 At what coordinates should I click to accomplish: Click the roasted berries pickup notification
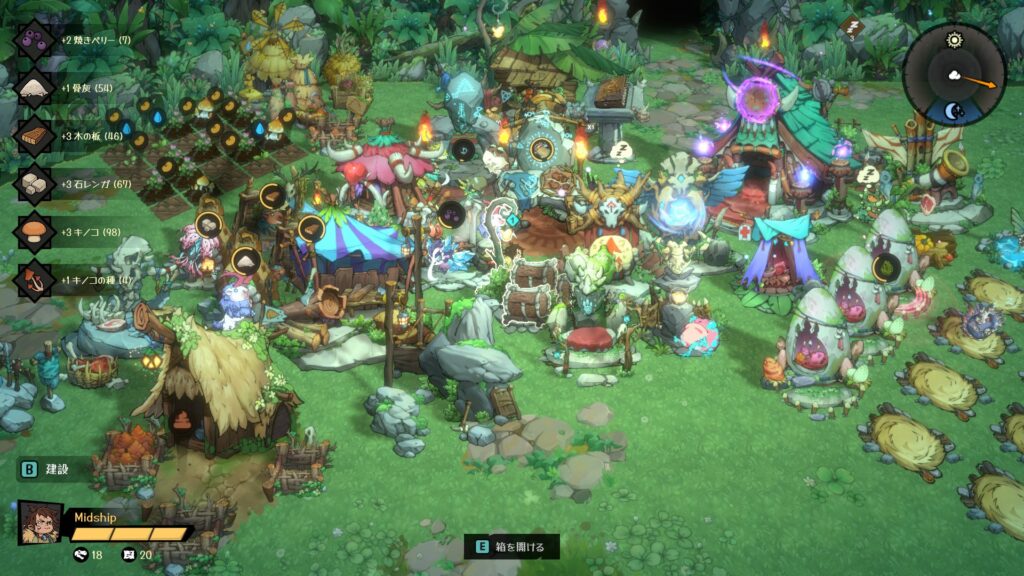pos(36,40)
